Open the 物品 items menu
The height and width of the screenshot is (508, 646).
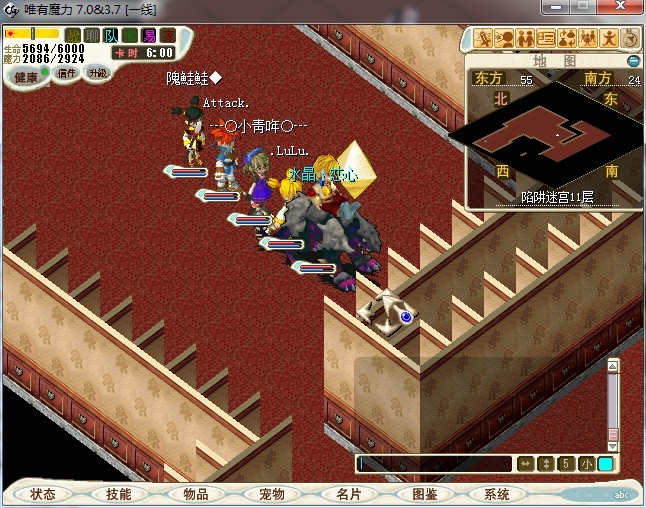coord(195,494)
